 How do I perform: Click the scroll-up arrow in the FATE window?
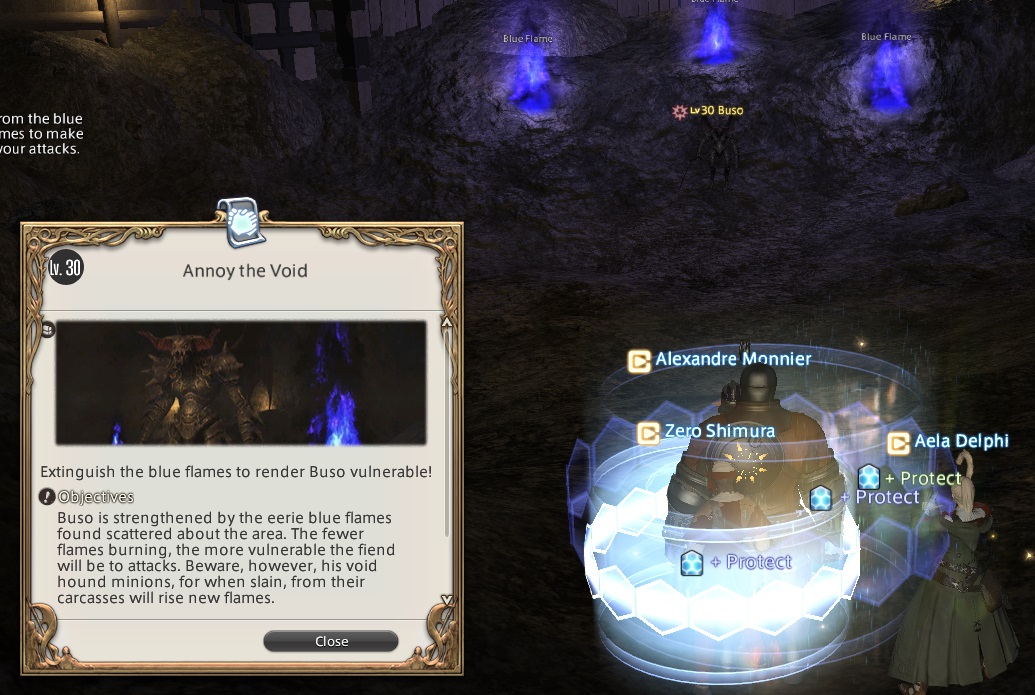(447, 324)
